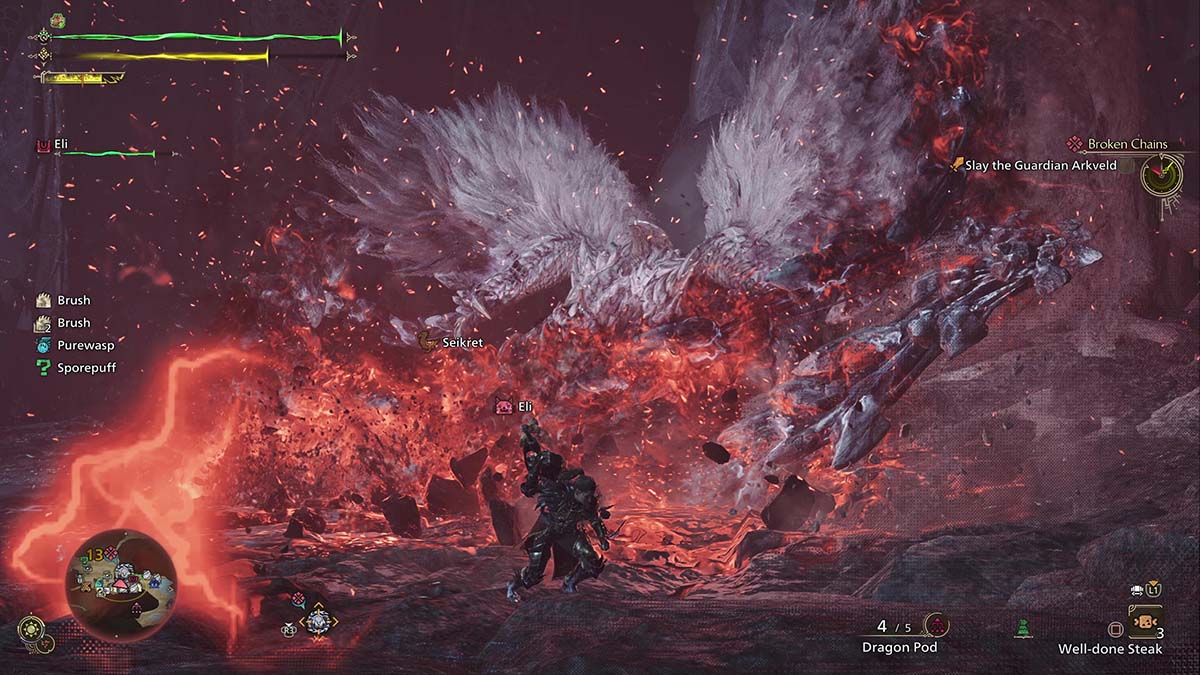The image size is (1200, 675).
Task: Open the circular minimap
Action: click(x=121, y=585)
